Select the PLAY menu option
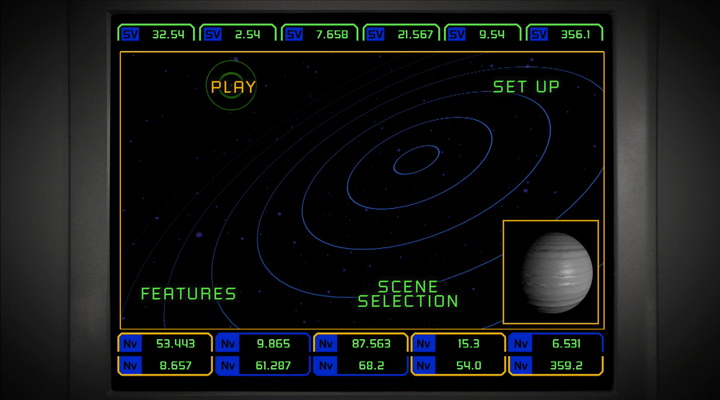Screen dimensions: 720x400 tap(233, 87)
